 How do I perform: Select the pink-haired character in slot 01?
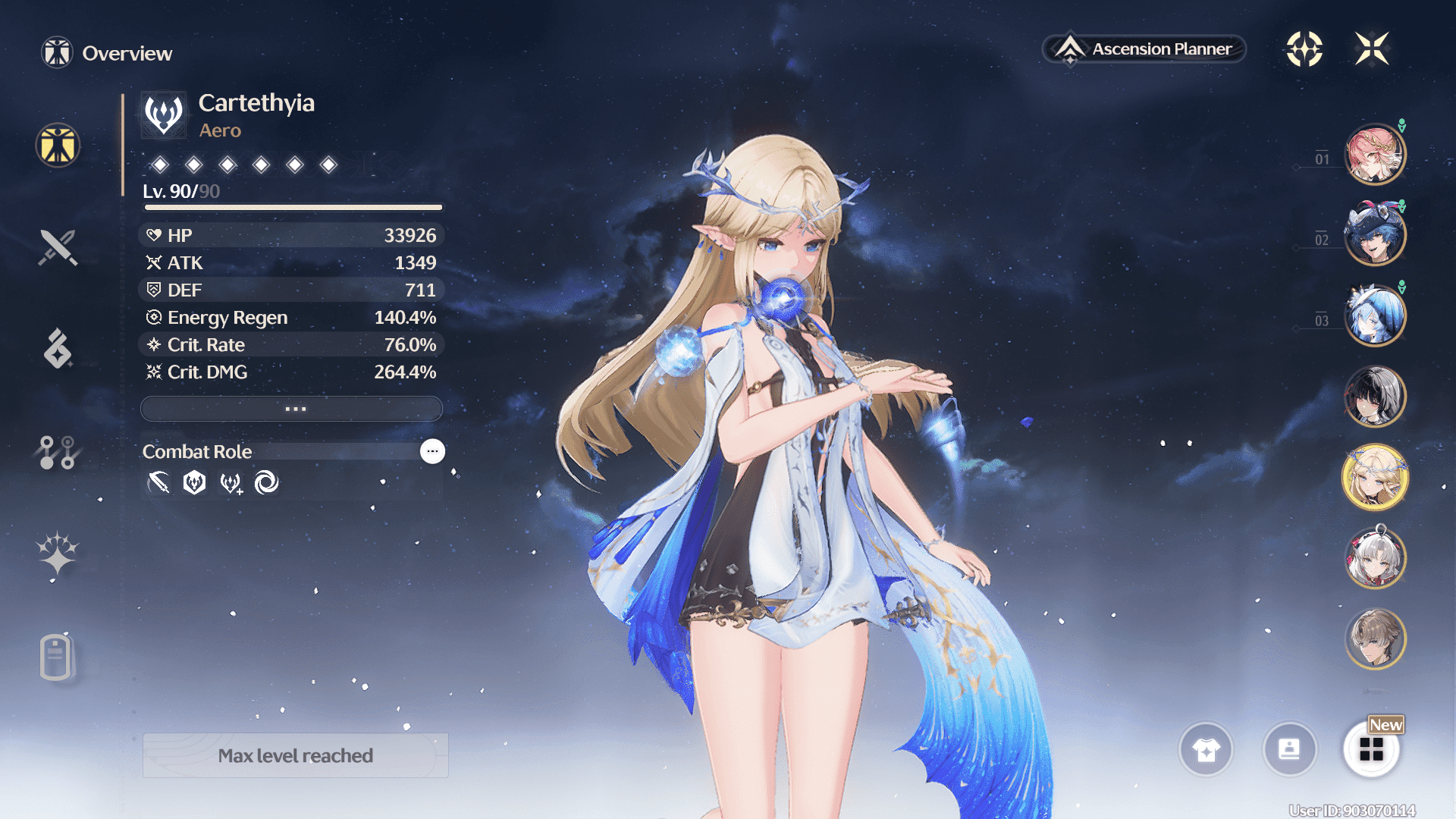[x=1374, y=154]
